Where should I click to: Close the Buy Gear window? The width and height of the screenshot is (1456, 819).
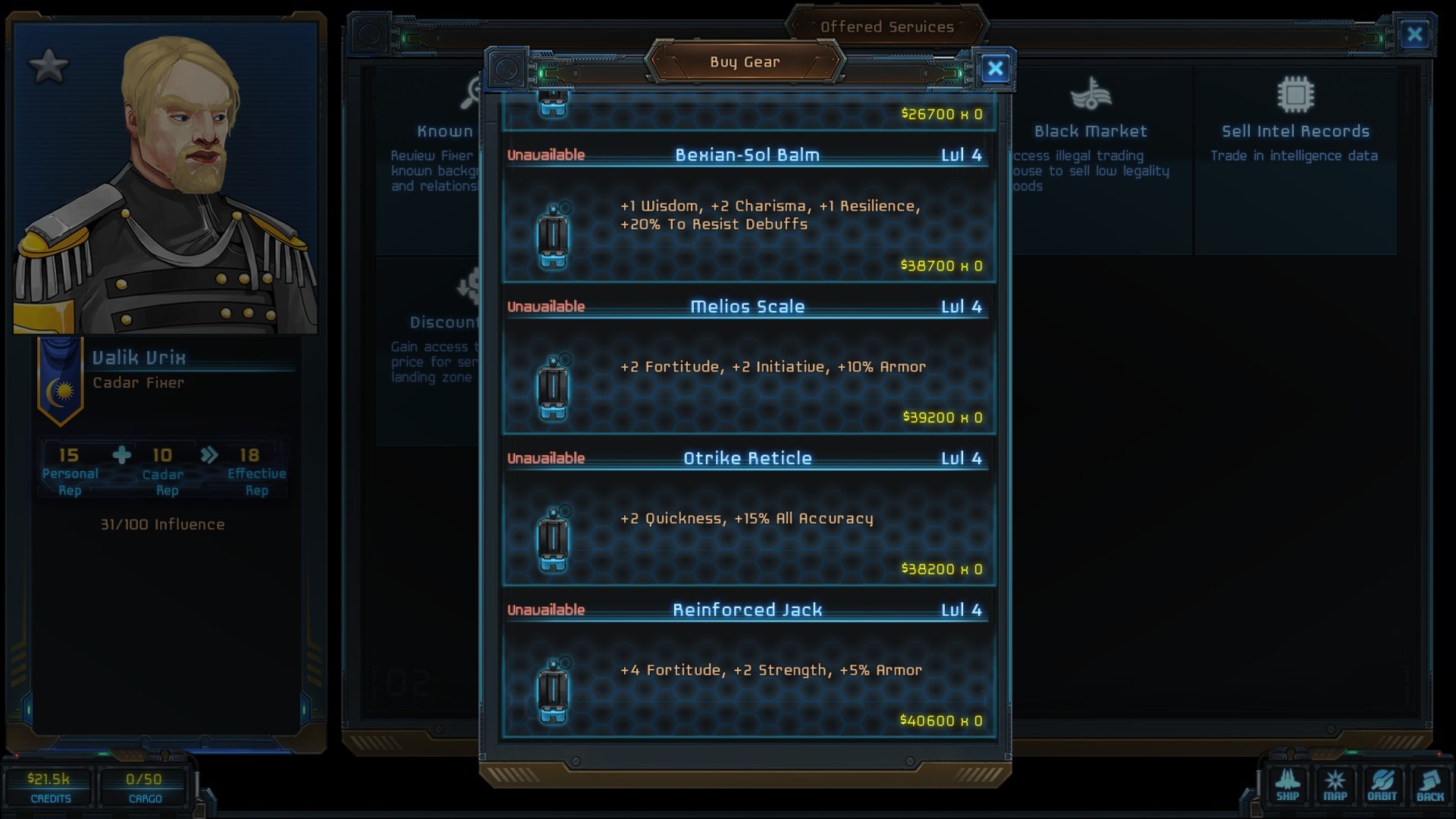pos(995,69)
